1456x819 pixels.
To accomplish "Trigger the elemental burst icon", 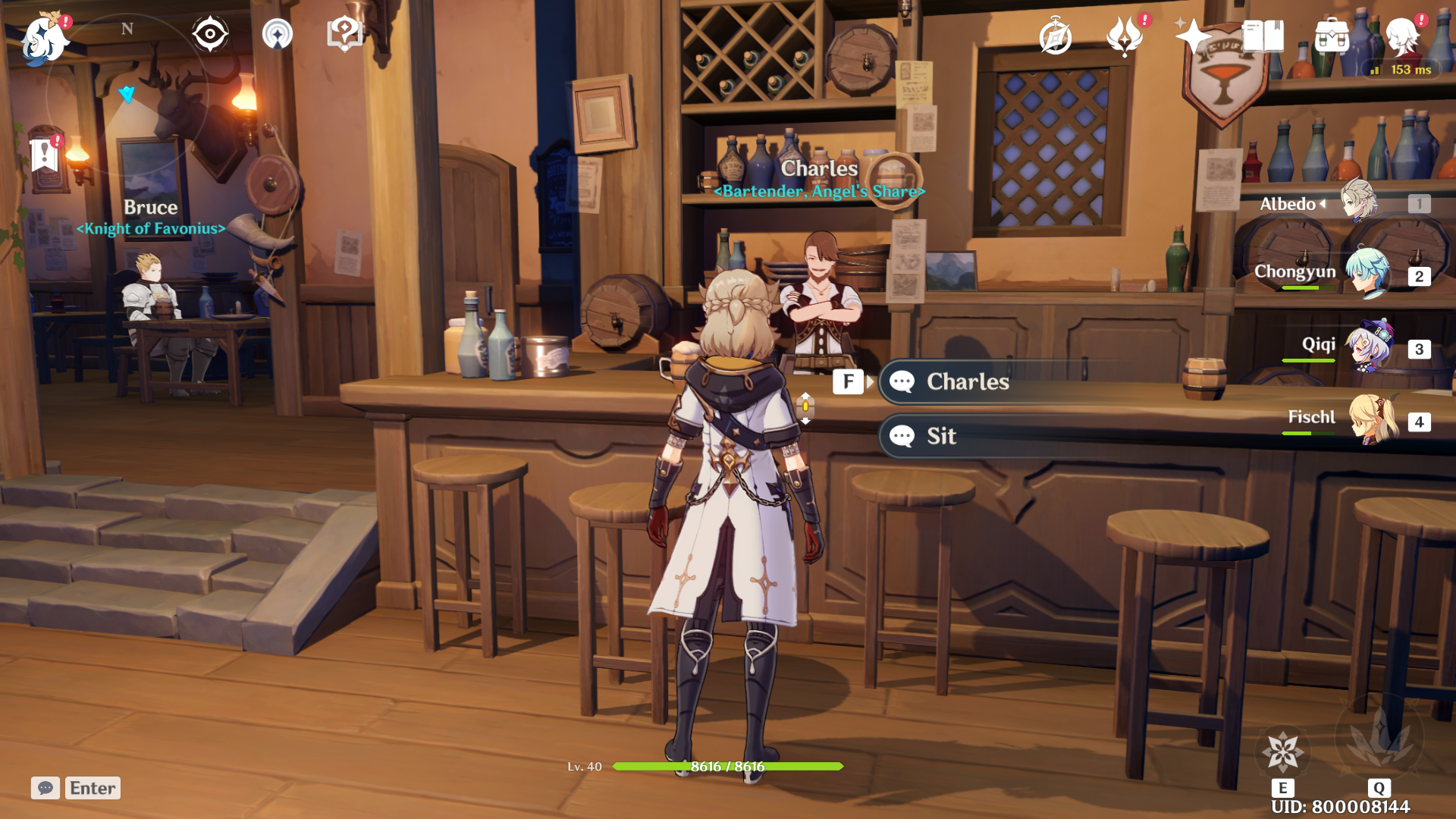I will [1379, 737].
